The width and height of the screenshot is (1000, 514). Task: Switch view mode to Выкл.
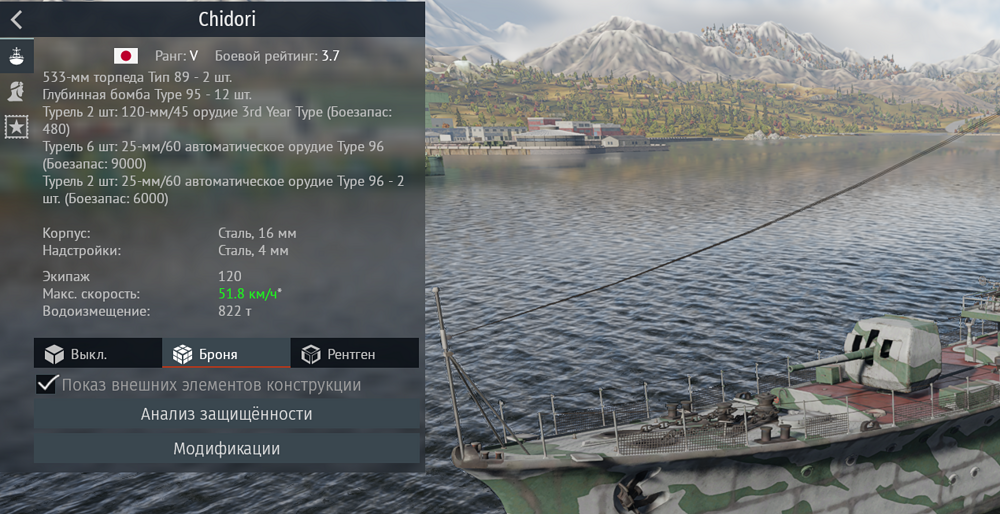click(x=97, y=354)
